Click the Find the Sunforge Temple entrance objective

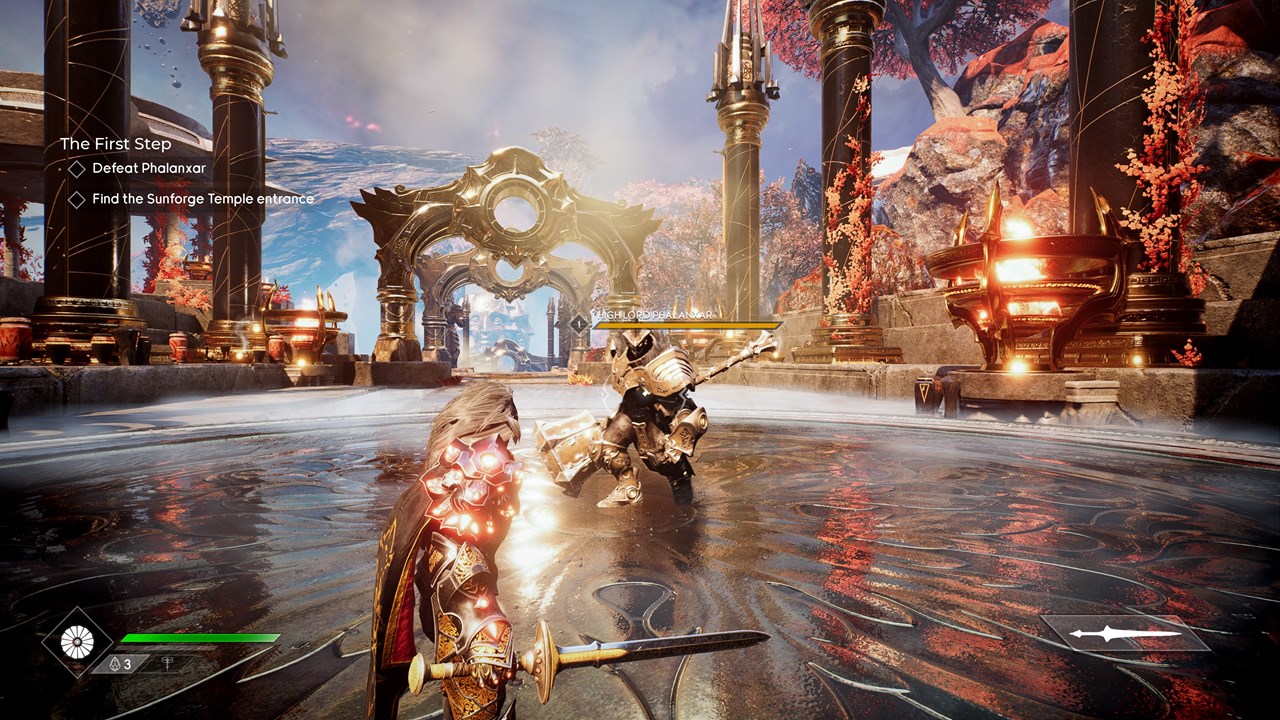coord(203,199)
